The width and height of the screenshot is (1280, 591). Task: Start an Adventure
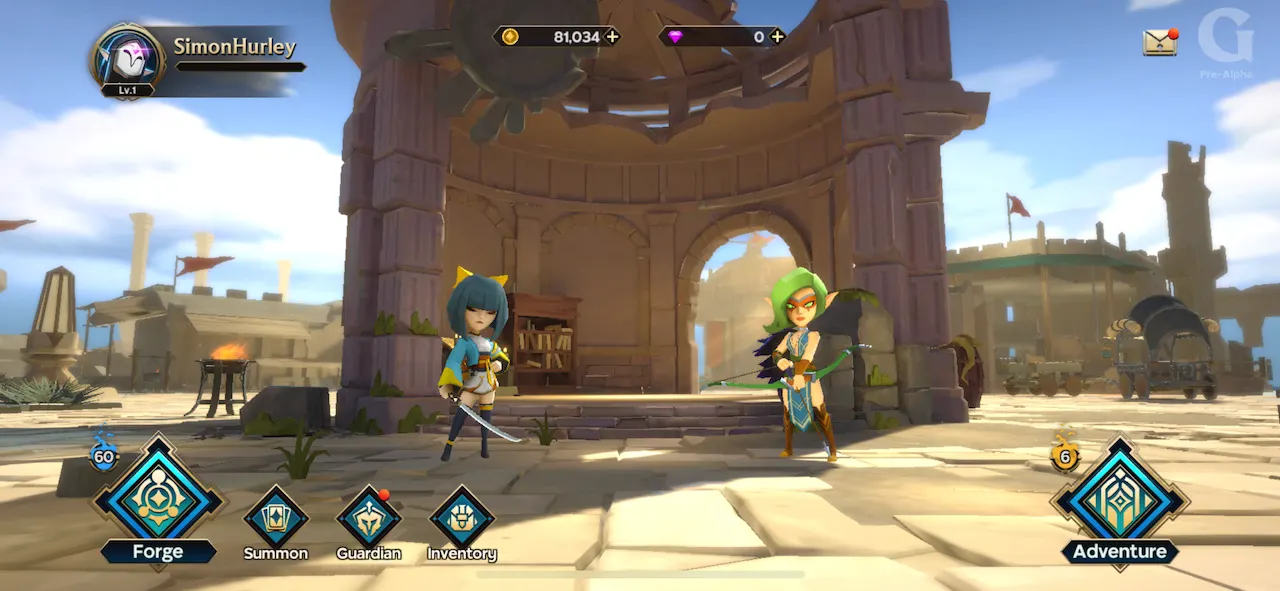pyautogui.click(x=1120, y=502)
